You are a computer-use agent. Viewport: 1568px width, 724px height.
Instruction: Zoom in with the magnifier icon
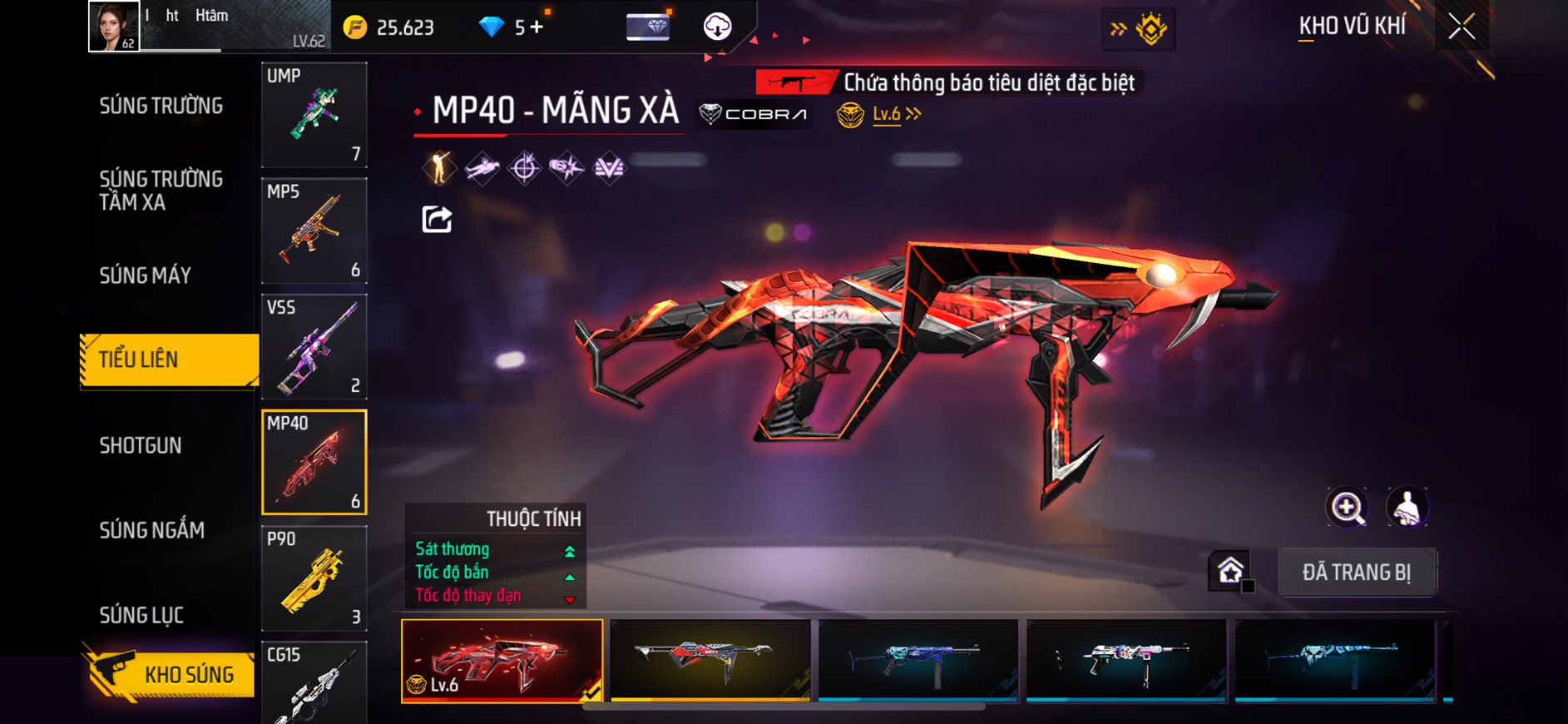click(x=1347, y=507)
